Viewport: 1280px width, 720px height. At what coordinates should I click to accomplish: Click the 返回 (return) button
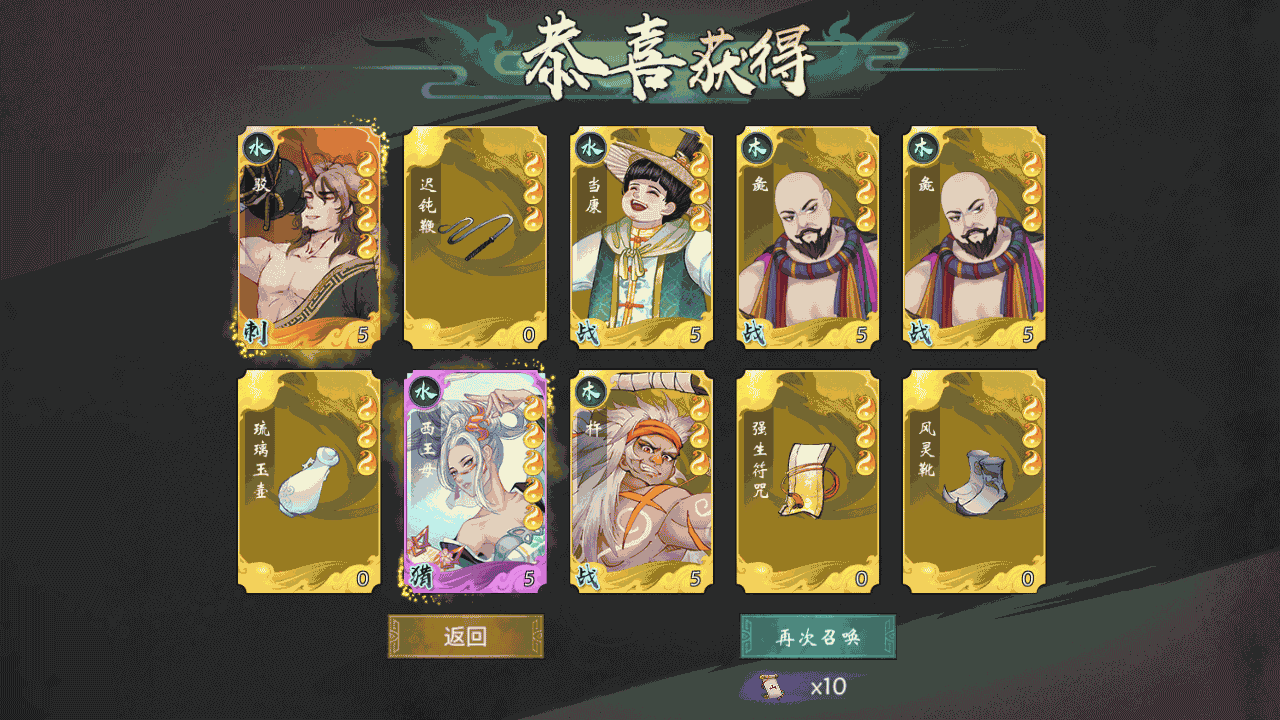point(466,637)
